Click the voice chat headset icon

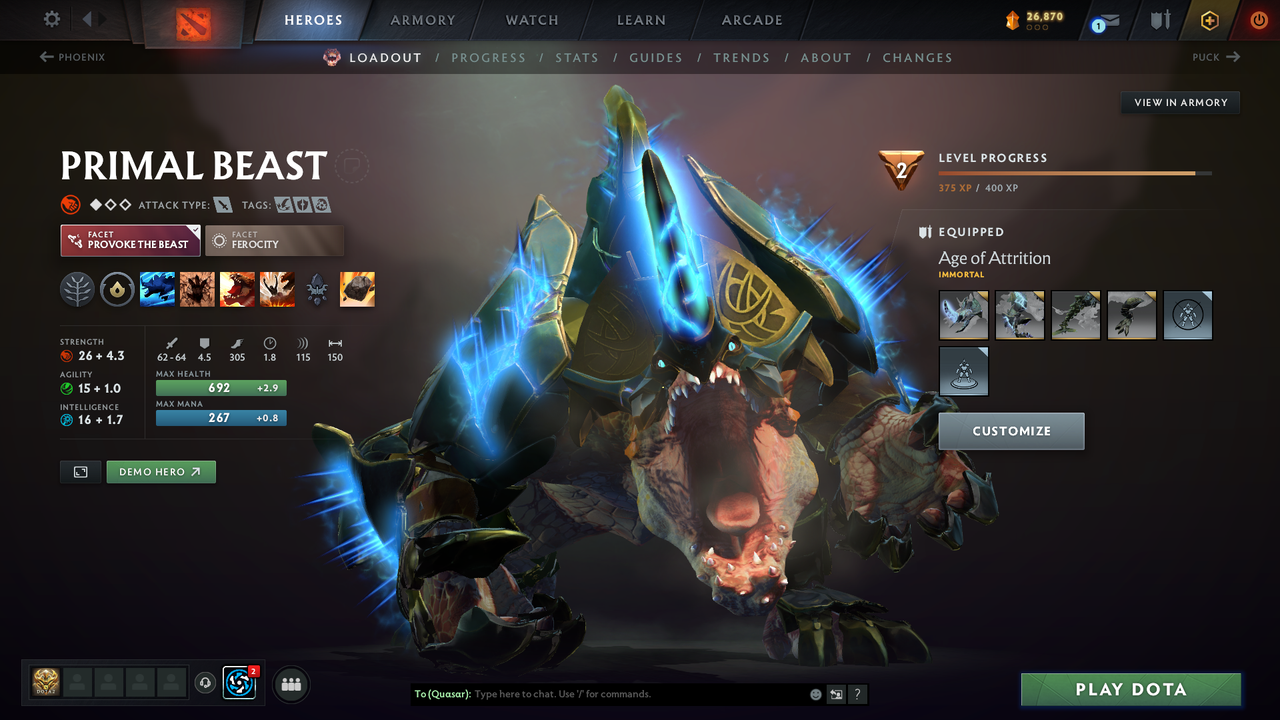(207, 683)
